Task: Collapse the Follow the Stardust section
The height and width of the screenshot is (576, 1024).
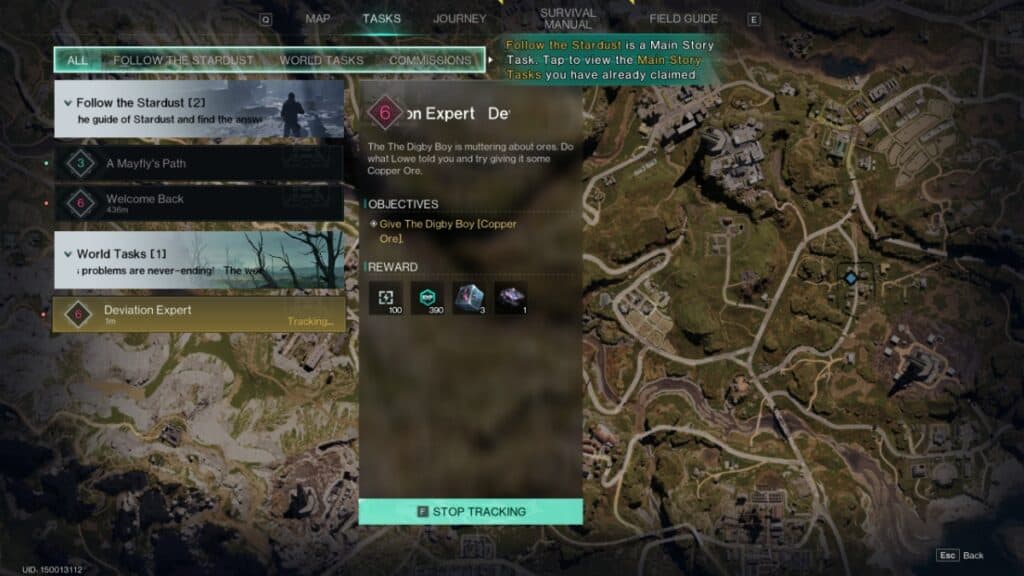Action: (68, 103)
